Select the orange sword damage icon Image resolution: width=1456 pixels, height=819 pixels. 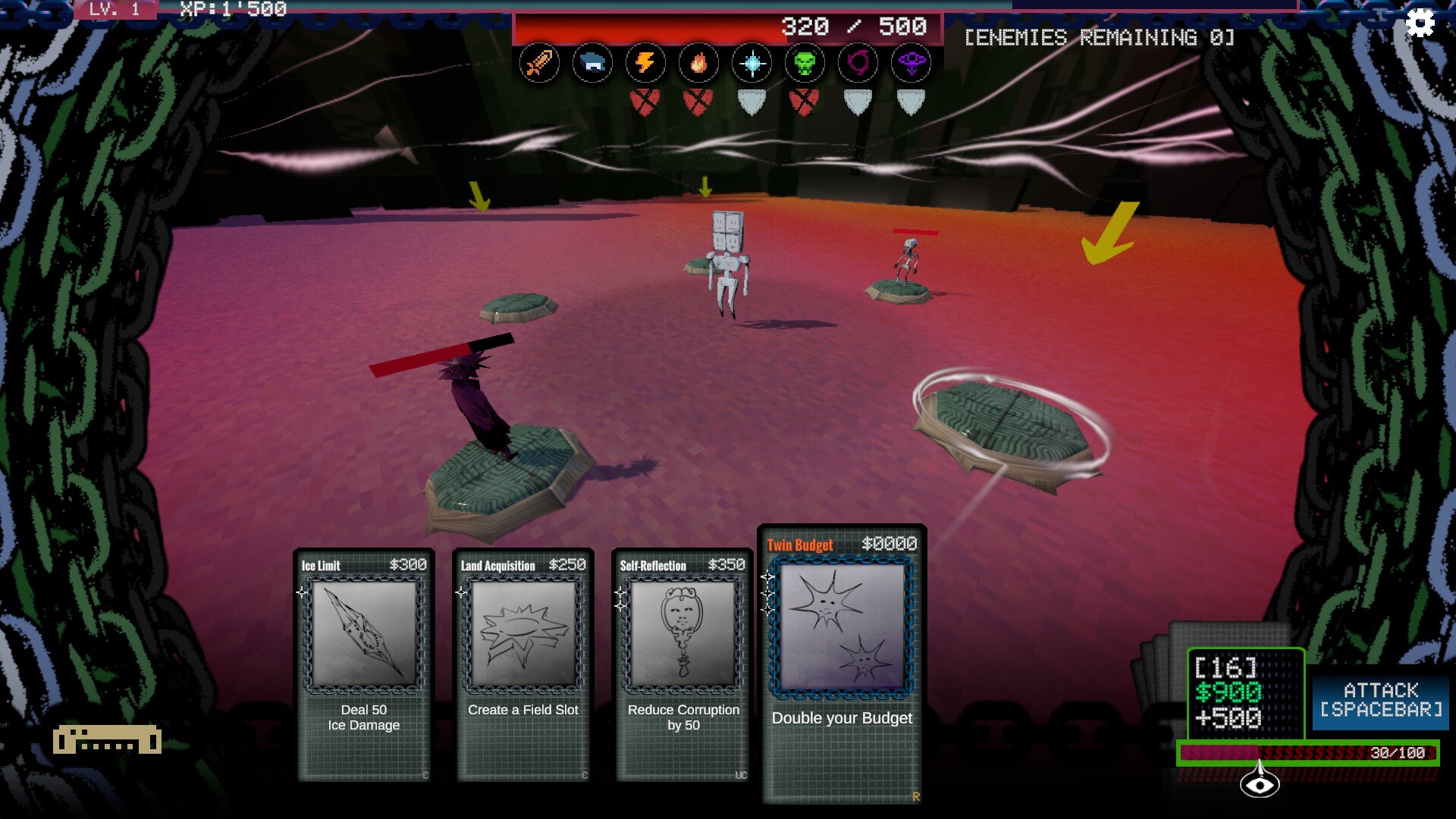tap(539, 63)
